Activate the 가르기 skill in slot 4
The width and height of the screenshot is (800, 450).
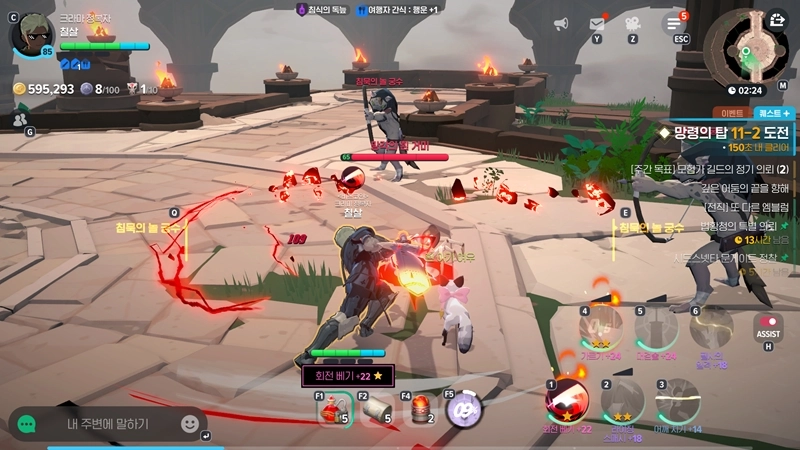point(601,328)
